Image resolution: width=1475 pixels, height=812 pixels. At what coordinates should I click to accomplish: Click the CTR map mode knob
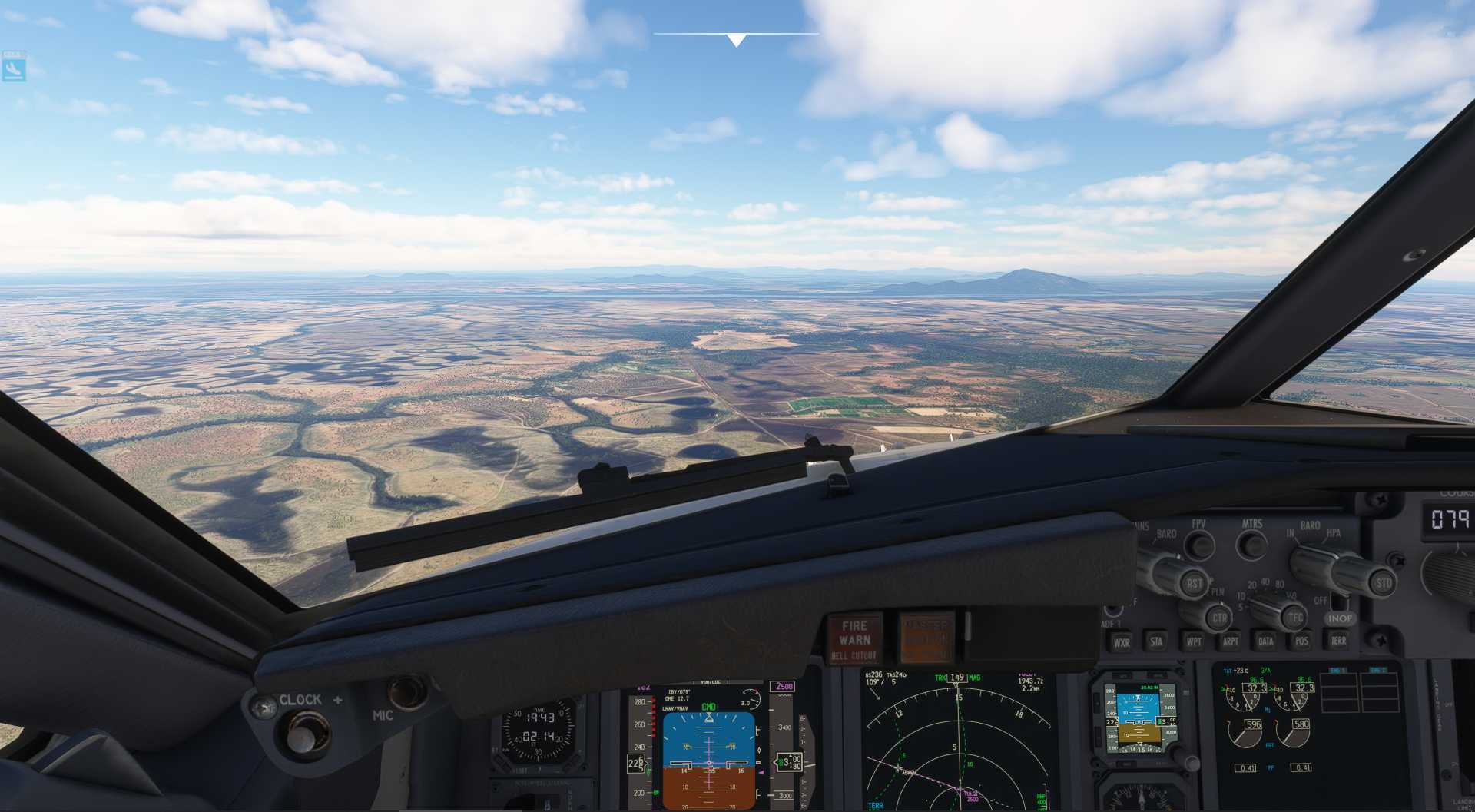[x=1218, y=618]
